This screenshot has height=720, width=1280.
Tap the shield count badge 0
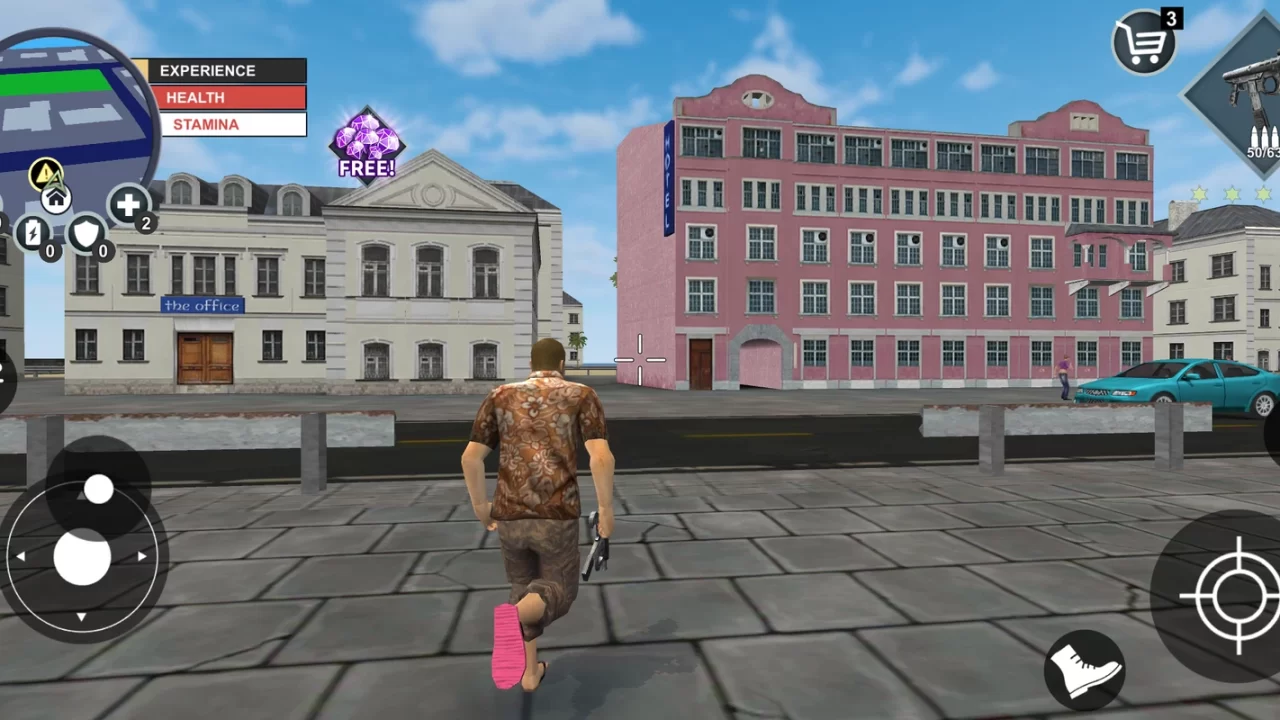[102, 252]
